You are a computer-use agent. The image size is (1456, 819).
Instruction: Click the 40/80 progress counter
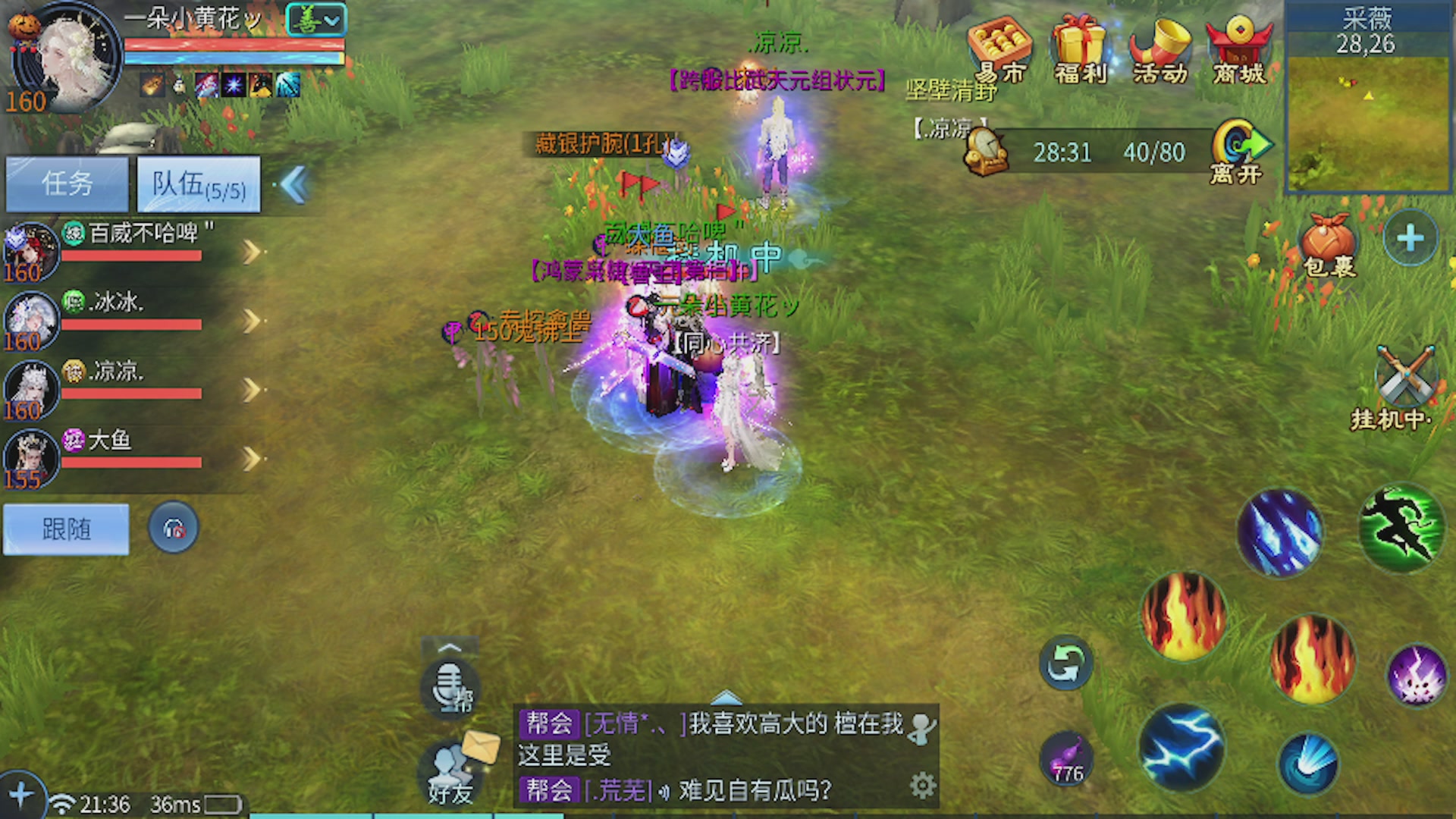(x=1156, y=152)
